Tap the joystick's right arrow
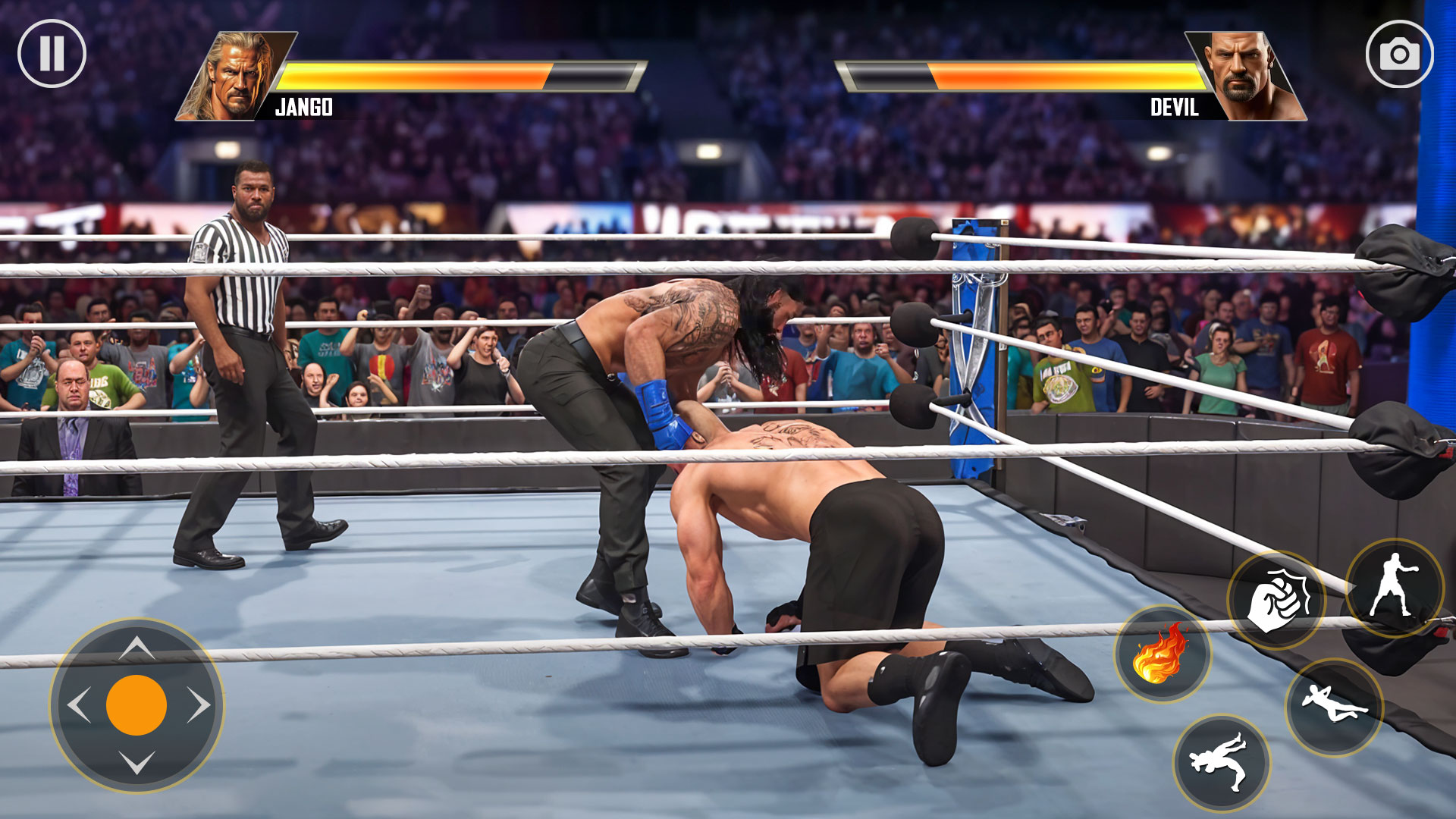Image resolution: width=1456 pixels, height=819 pixels. (x=199, y=705)
